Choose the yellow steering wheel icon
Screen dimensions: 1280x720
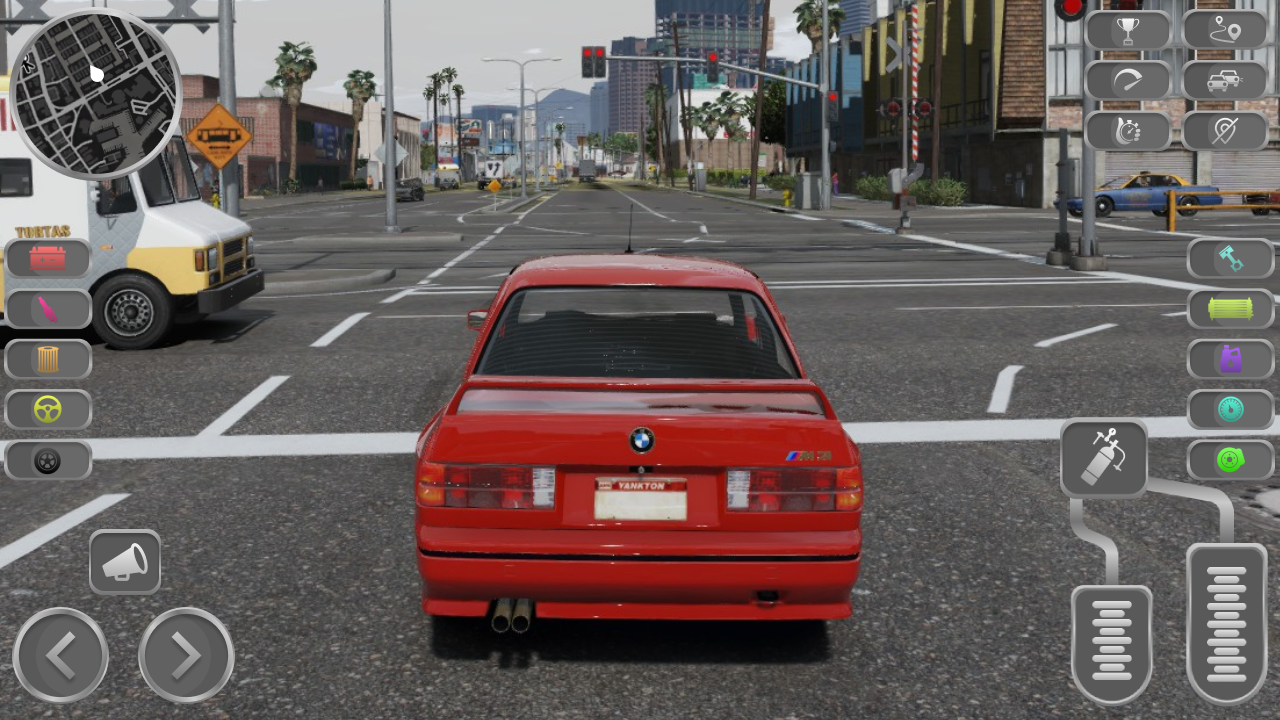[47, 409]
